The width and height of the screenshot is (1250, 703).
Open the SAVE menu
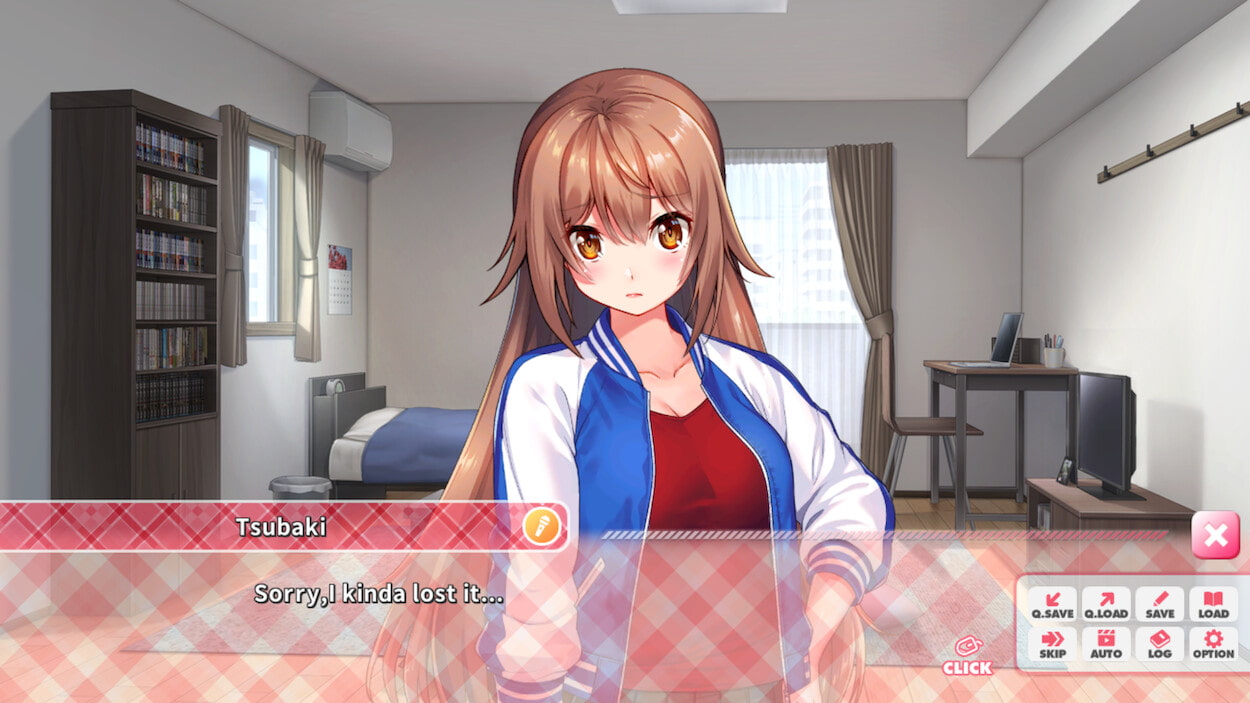[1160, 604]
